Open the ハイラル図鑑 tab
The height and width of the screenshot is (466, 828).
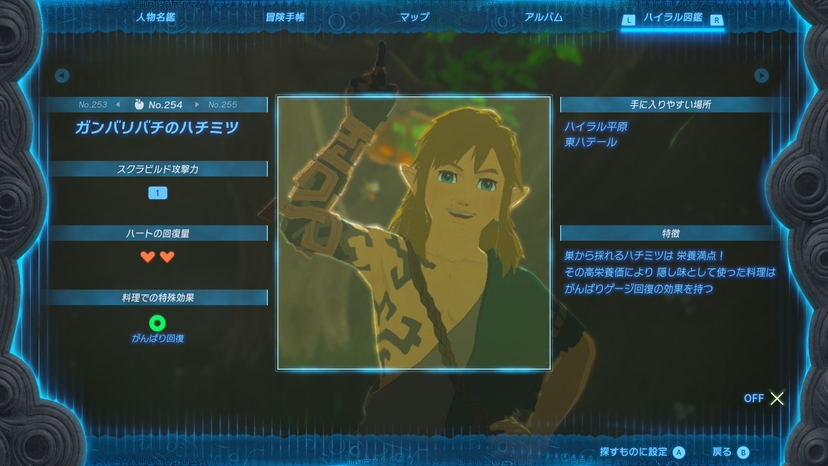(x=675, y=18)
